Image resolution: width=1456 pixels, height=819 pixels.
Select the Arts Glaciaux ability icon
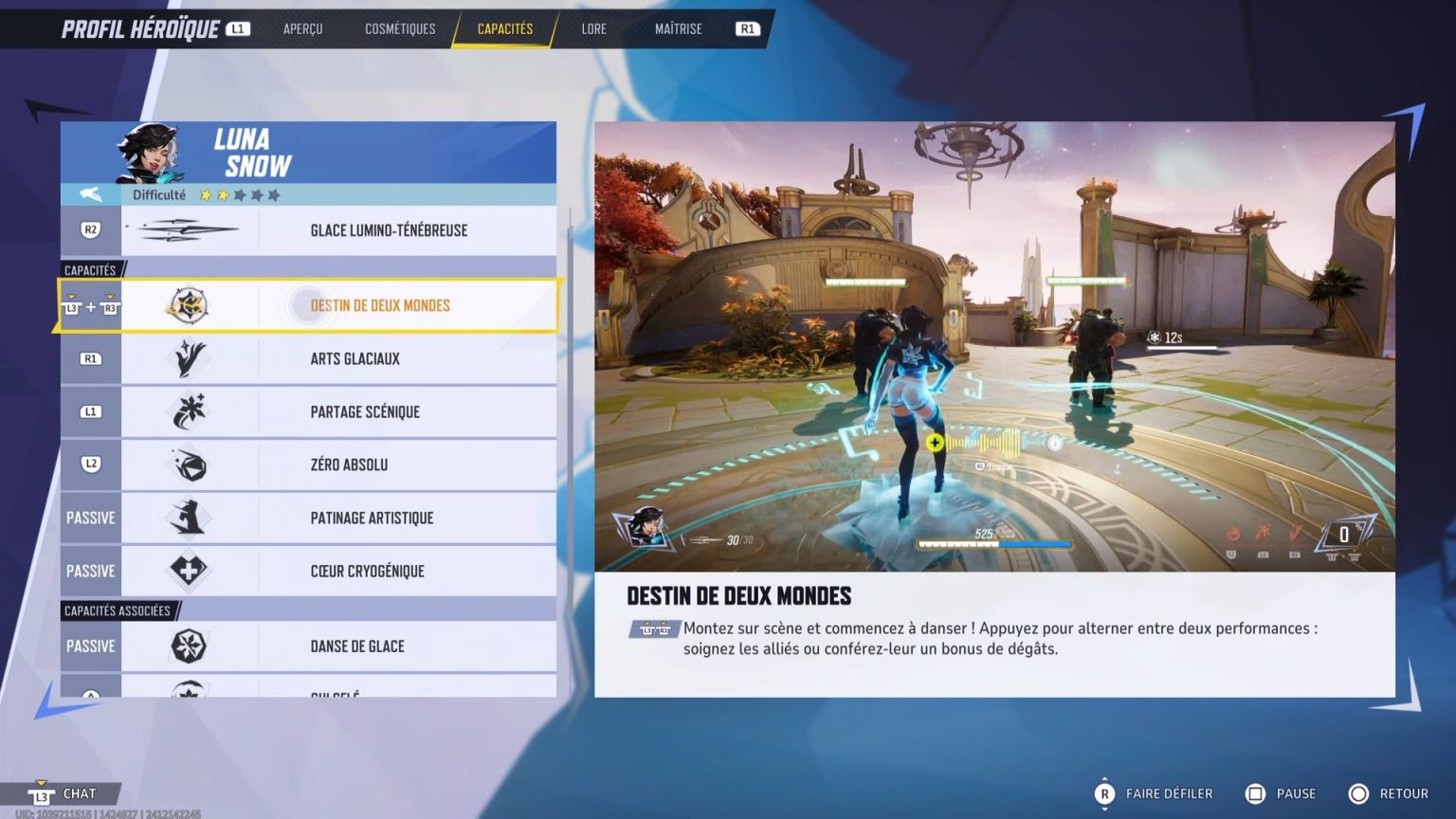188,358
